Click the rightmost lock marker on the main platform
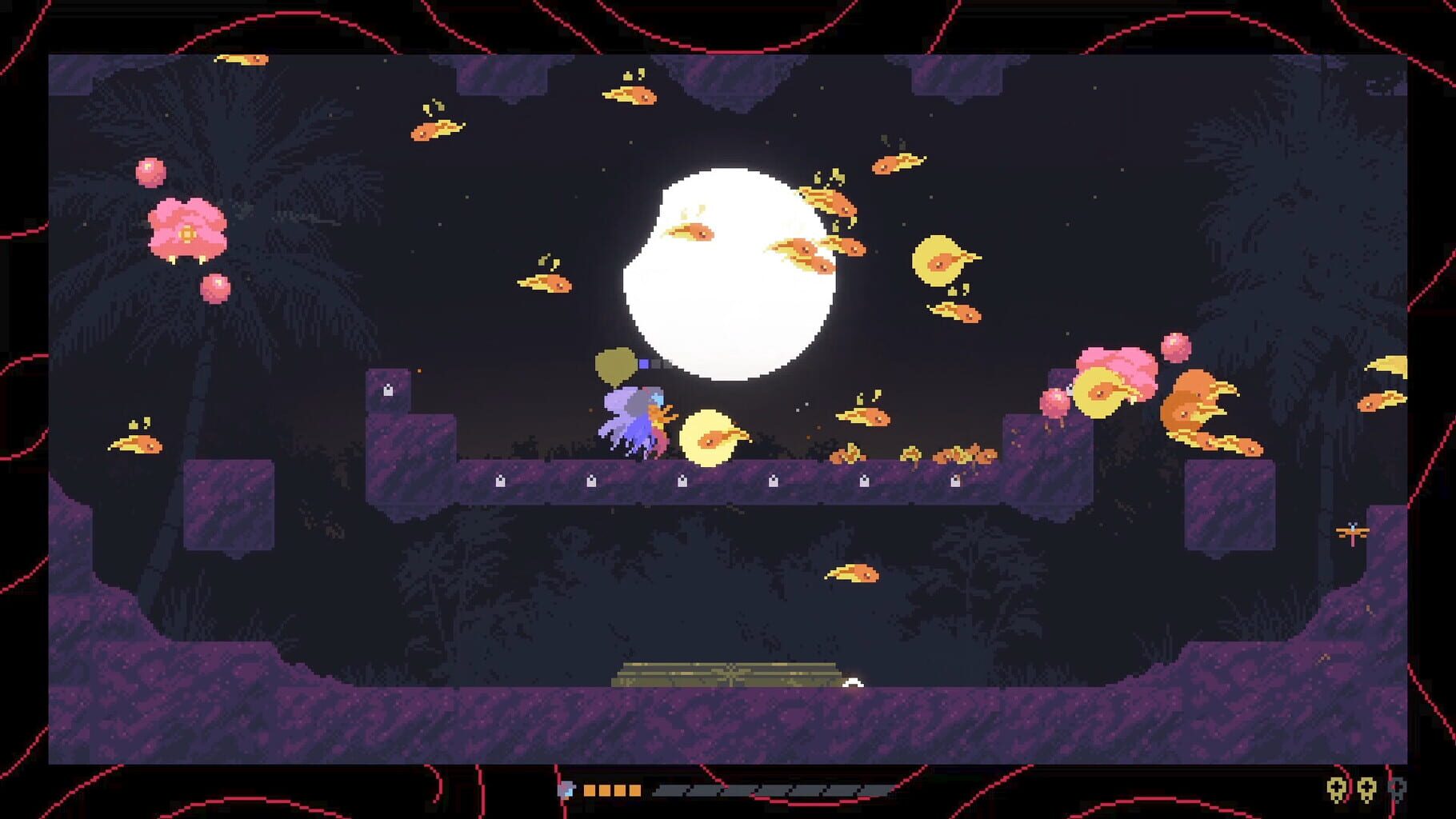Screen dimensions: 1456x819 pyautogui.click(x=957, y=481)
